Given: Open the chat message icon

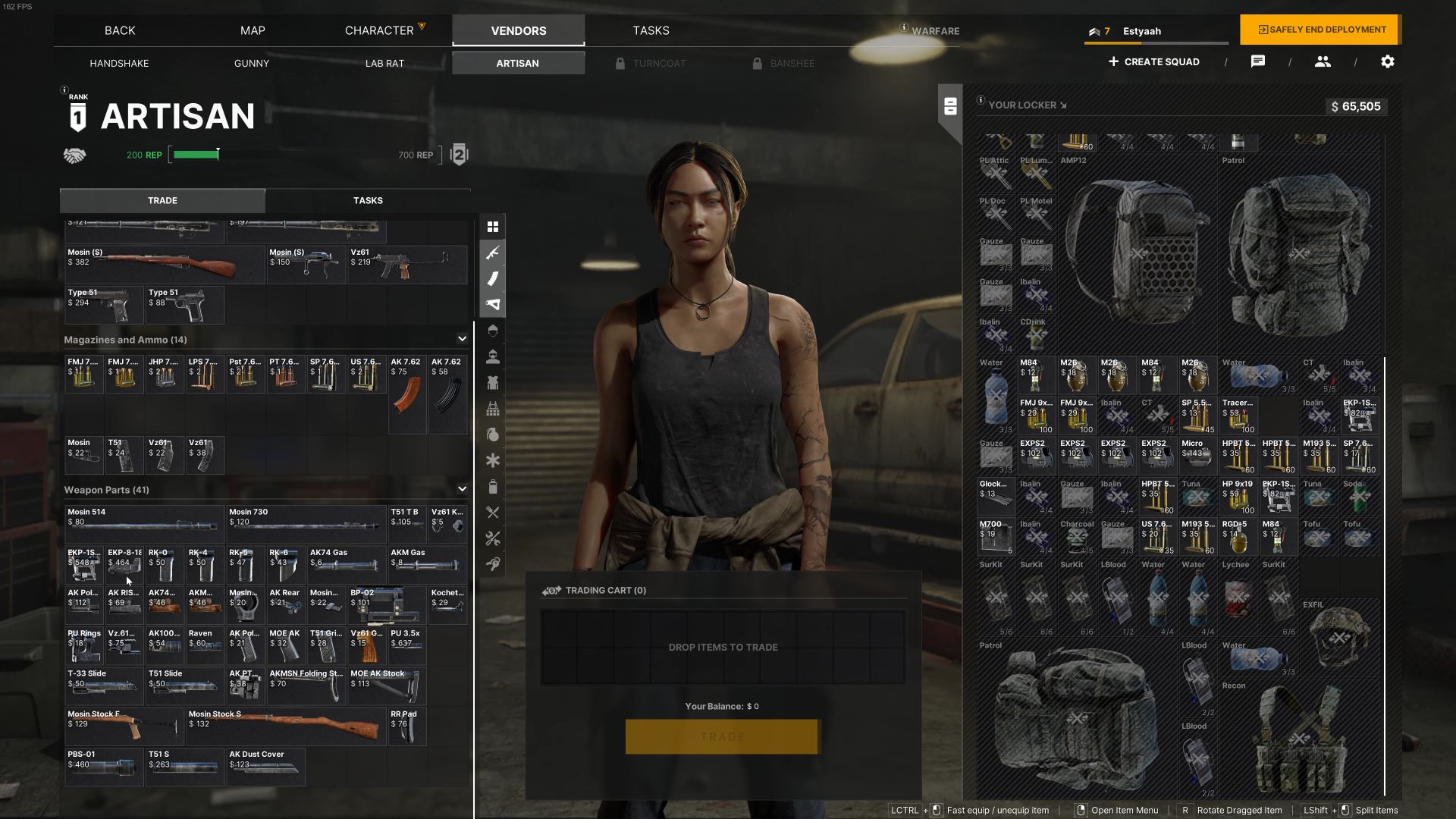Looking at the screenshot, I should tap(1257, 61).
